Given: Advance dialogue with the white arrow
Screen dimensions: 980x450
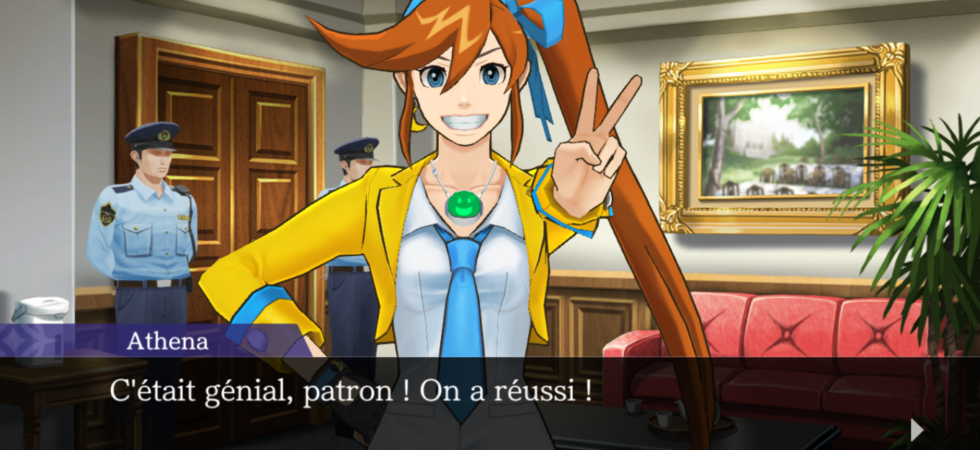Looking at the screenshot, I should [916, 429].
